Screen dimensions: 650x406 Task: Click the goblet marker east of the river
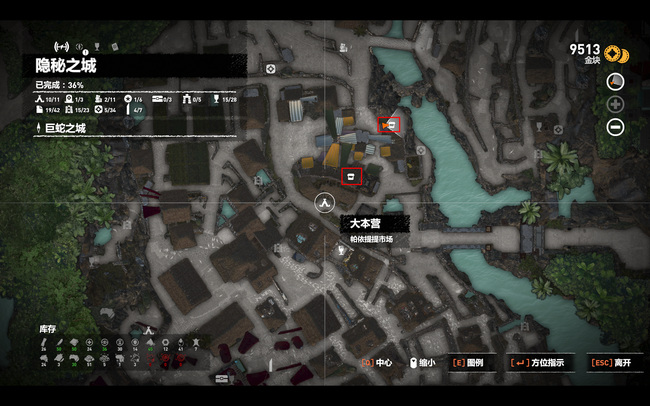point(537,128)
